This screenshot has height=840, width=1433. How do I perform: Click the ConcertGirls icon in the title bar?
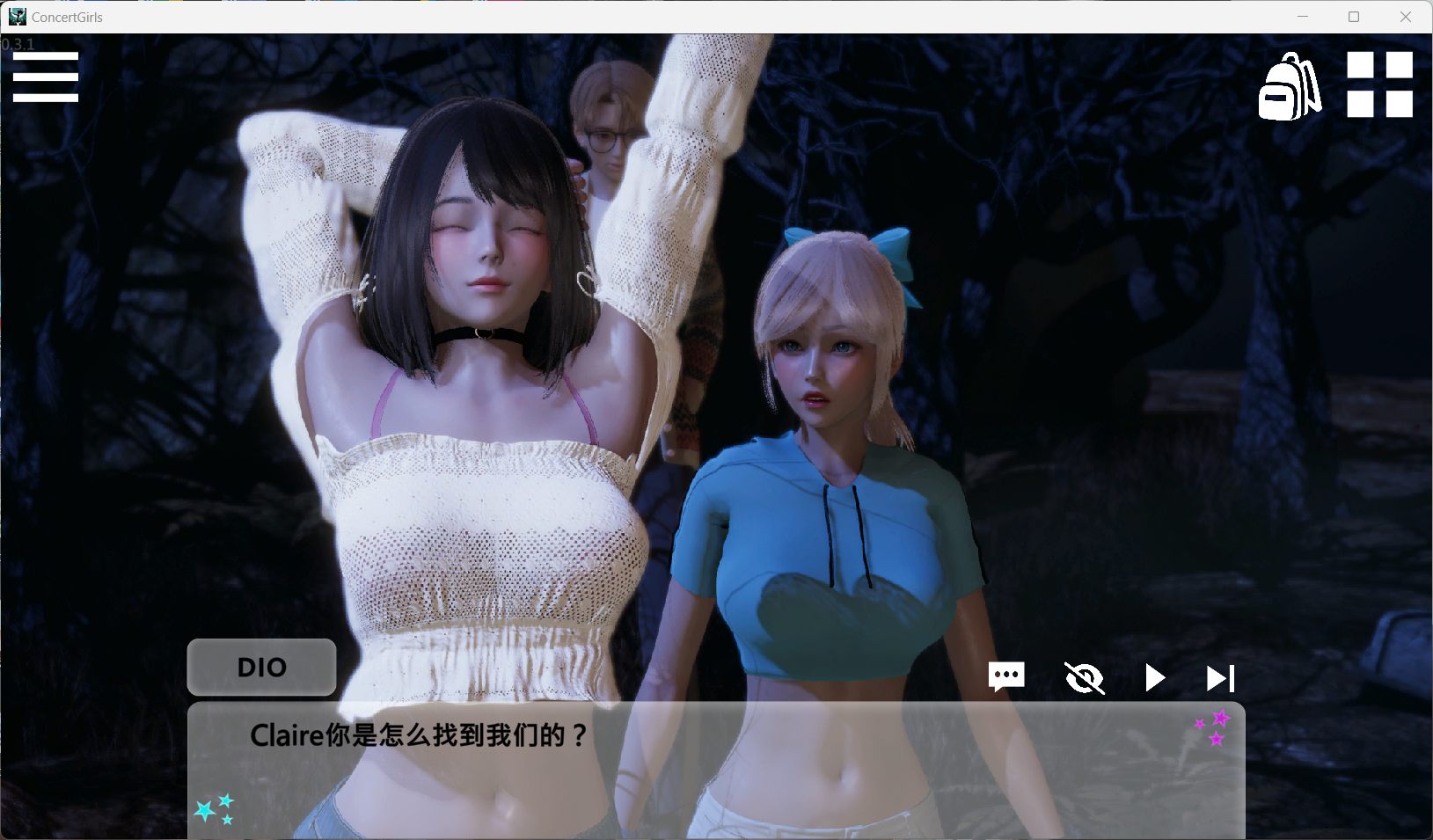point(17,16)
